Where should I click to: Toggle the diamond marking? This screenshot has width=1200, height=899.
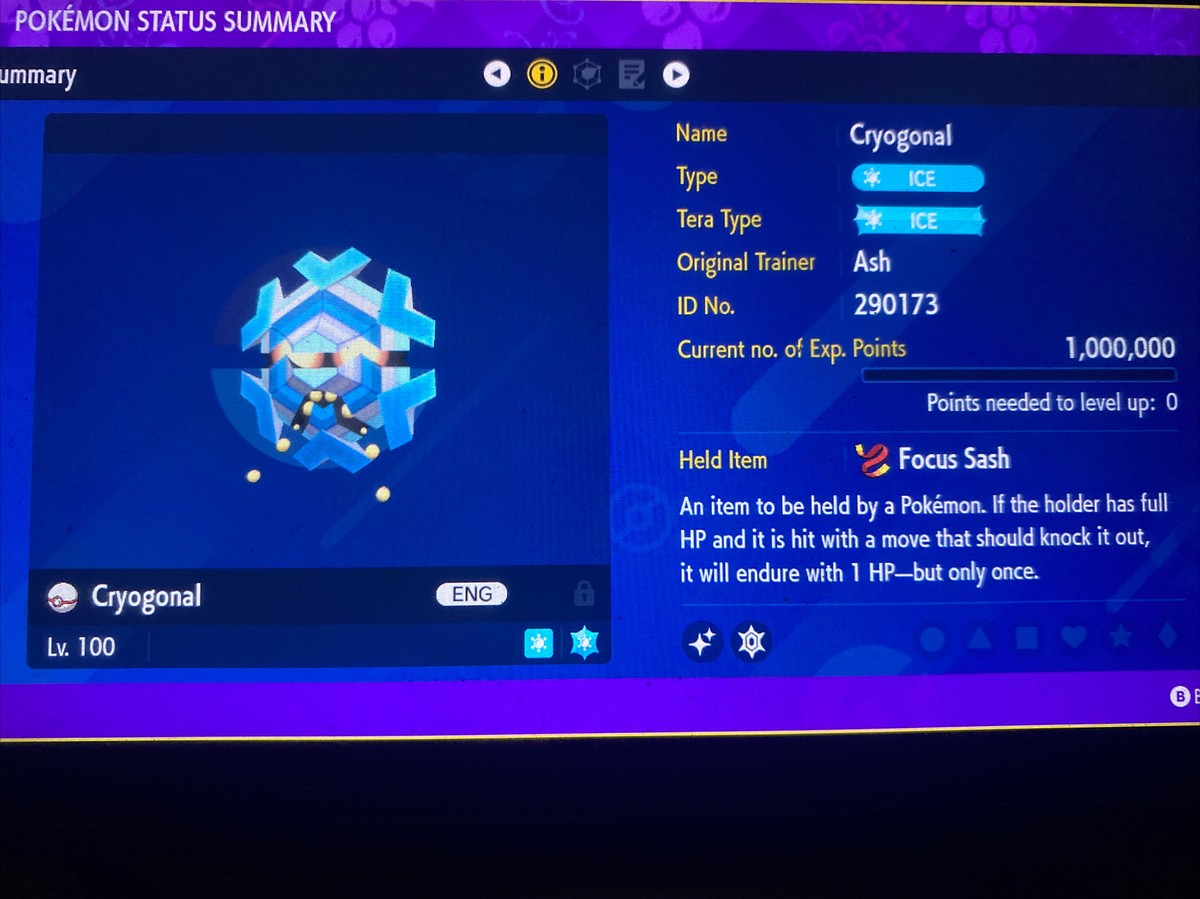[1167, 637]
